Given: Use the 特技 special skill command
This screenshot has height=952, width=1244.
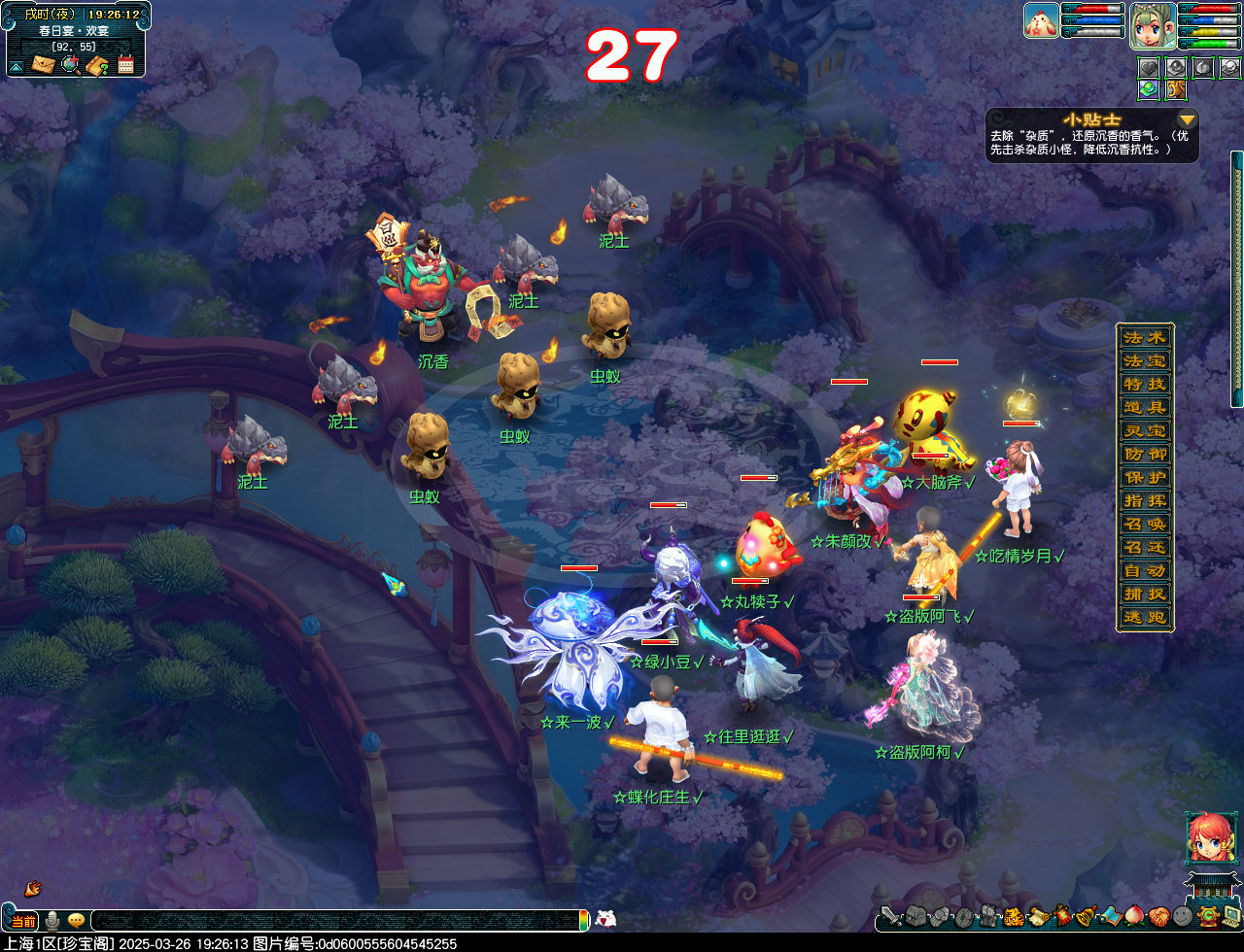Looking at the screenshot, I should pyautogui.click(x=1145, y=384).
